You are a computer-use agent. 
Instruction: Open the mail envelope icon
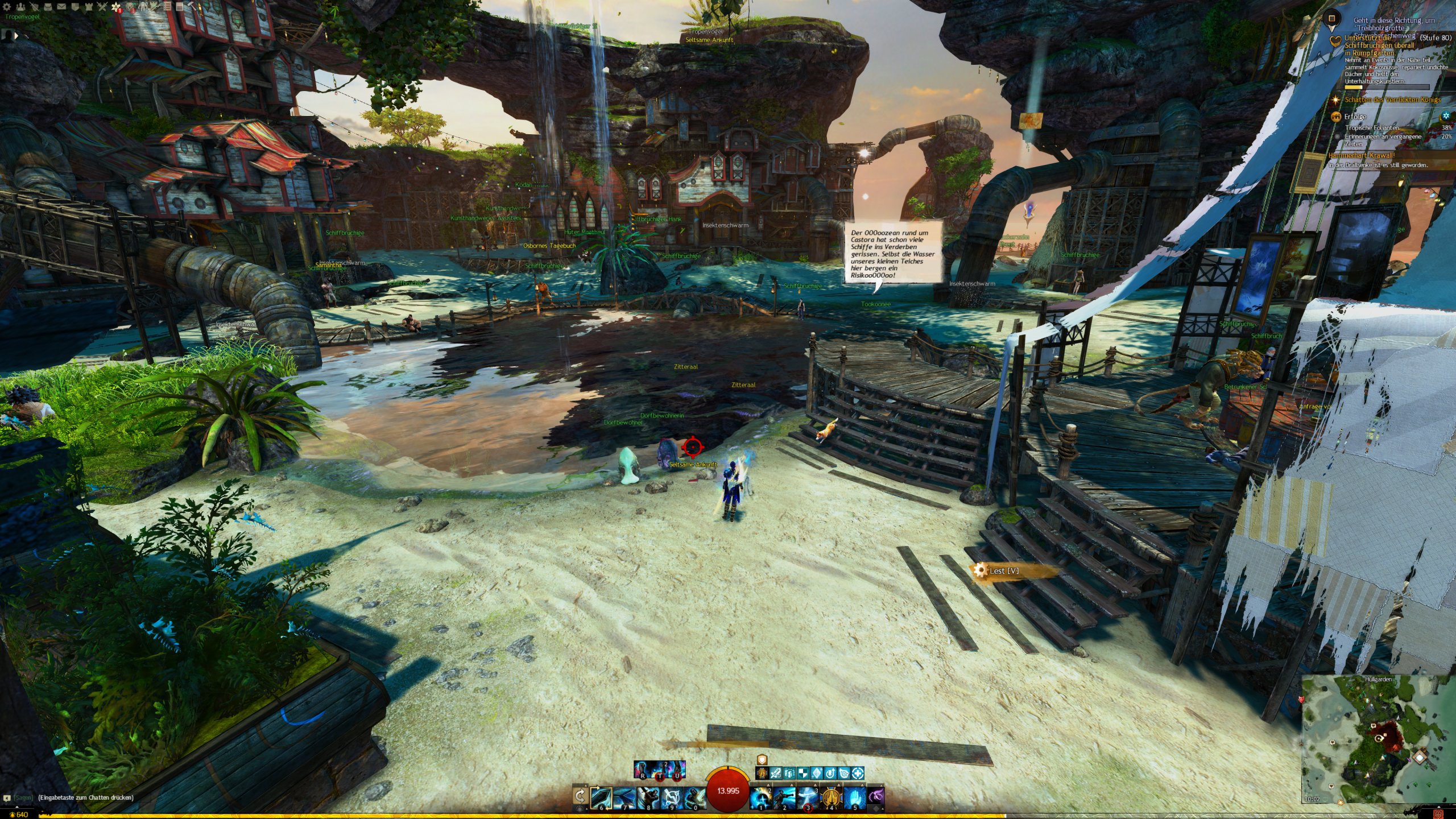tap(61, 7)
